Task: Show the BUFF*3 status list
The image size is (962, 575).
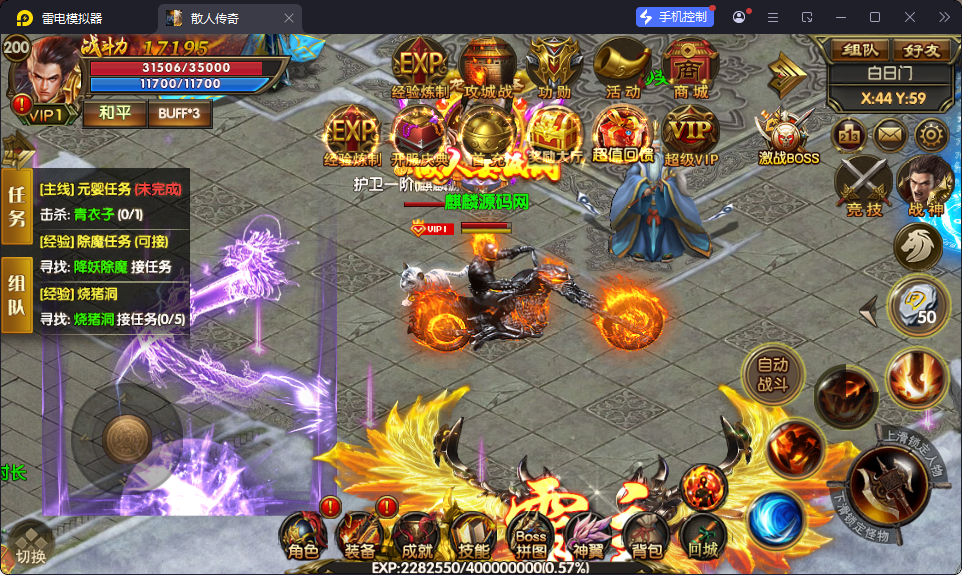Action: pos(180,112)
